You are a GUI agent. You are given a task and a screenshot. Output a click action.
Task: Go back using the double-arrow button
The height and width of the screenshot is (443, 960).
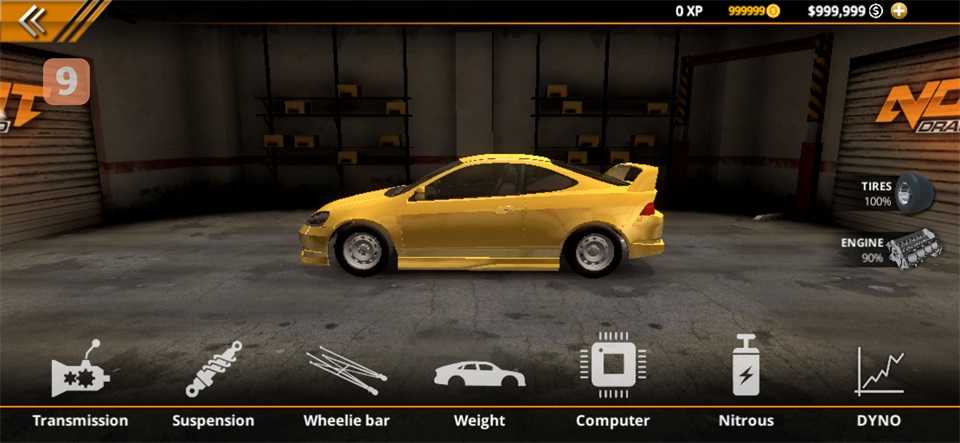pos(33,20)
